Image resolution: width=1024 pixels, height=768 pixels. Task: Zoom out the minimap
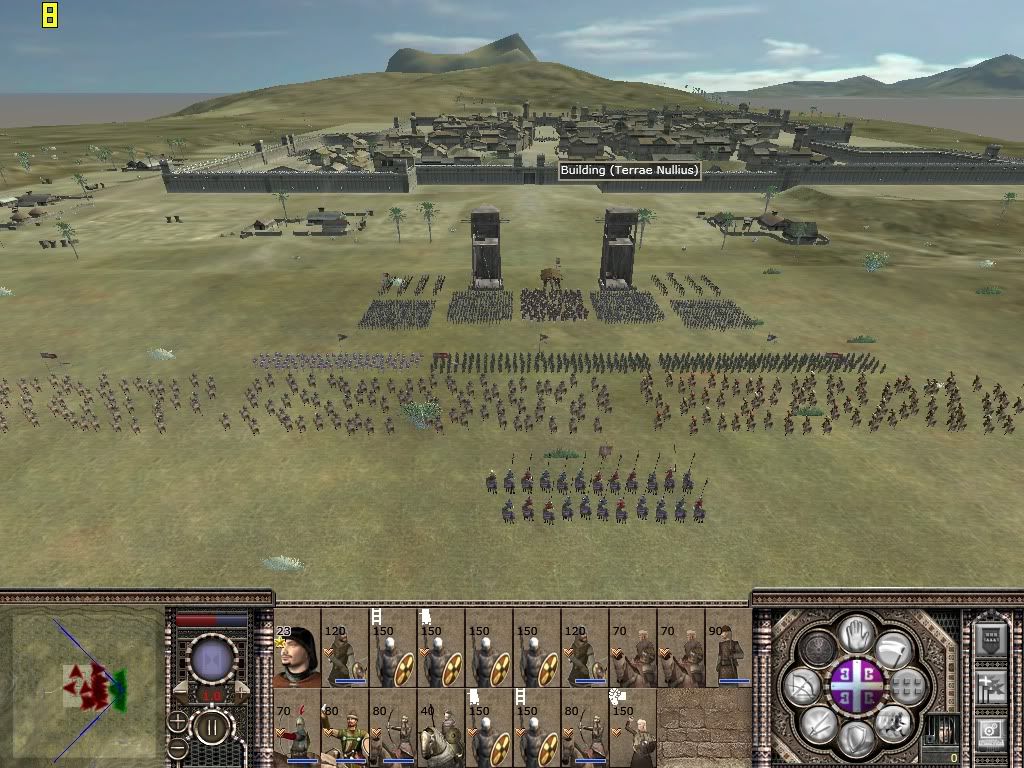coord(177,747)
